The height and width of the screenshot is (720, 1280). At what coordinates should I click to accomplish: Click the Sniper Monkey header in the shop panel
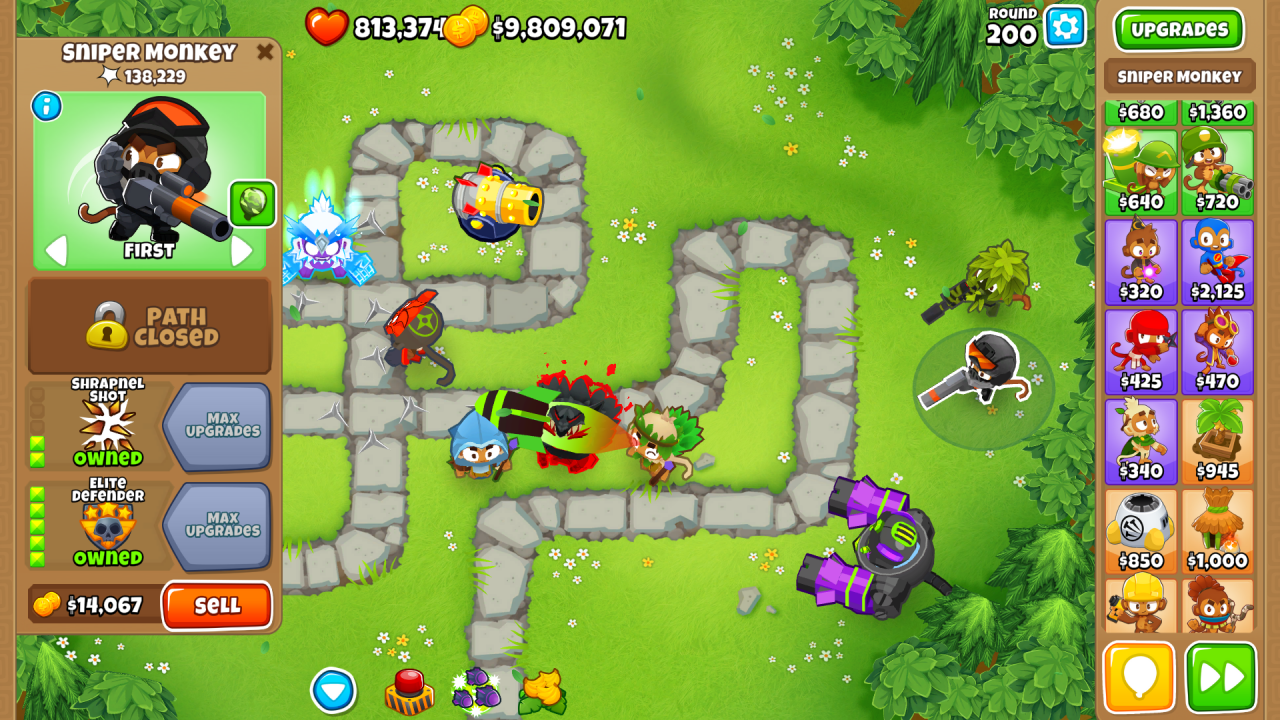click(x=1179, y=76)
